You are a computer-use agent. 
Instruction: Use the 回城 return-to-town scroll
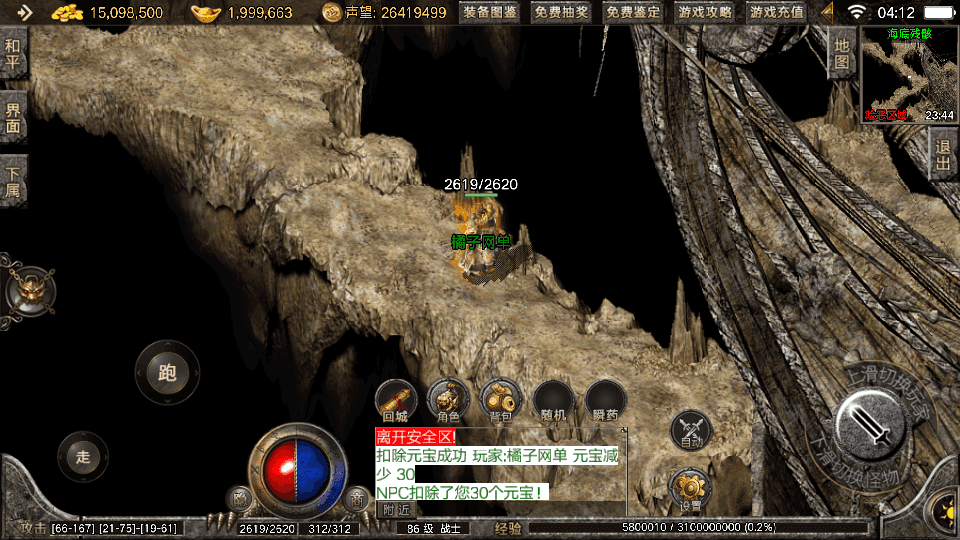point(396,399)
